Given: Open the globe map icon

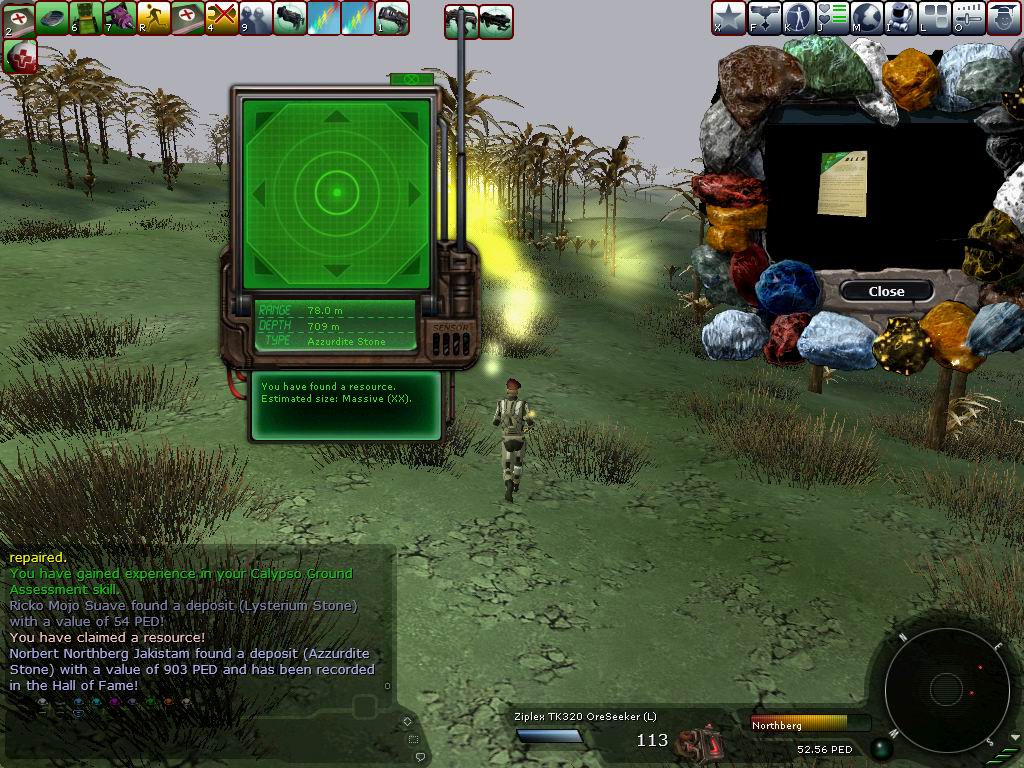Looking at the screenshot, I should pyautogui.click(x=864, y=17).
